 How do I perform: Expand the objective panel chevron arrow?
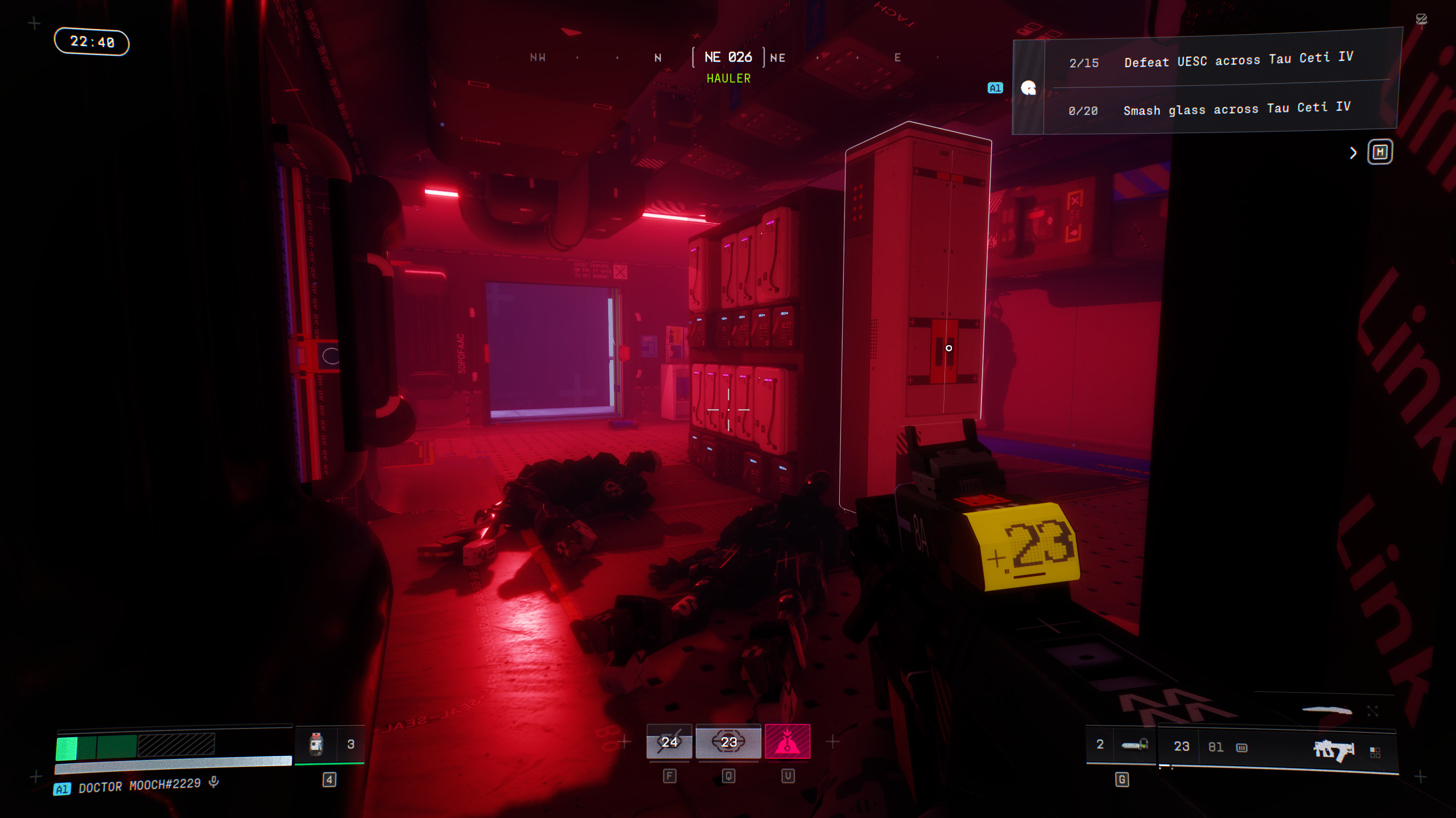1353,153
